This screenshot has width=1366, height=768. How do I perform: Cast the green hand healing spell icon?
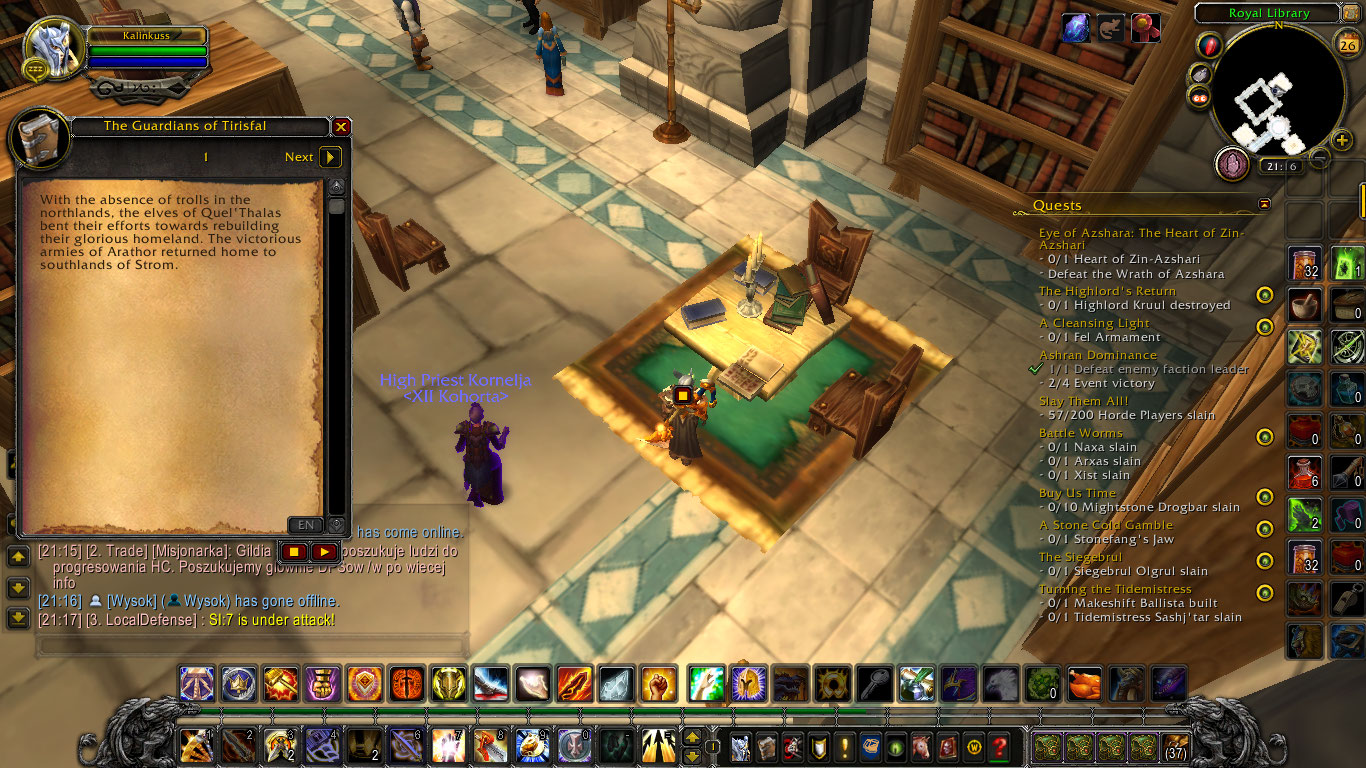pyautogui.click(x=707, y=684)
